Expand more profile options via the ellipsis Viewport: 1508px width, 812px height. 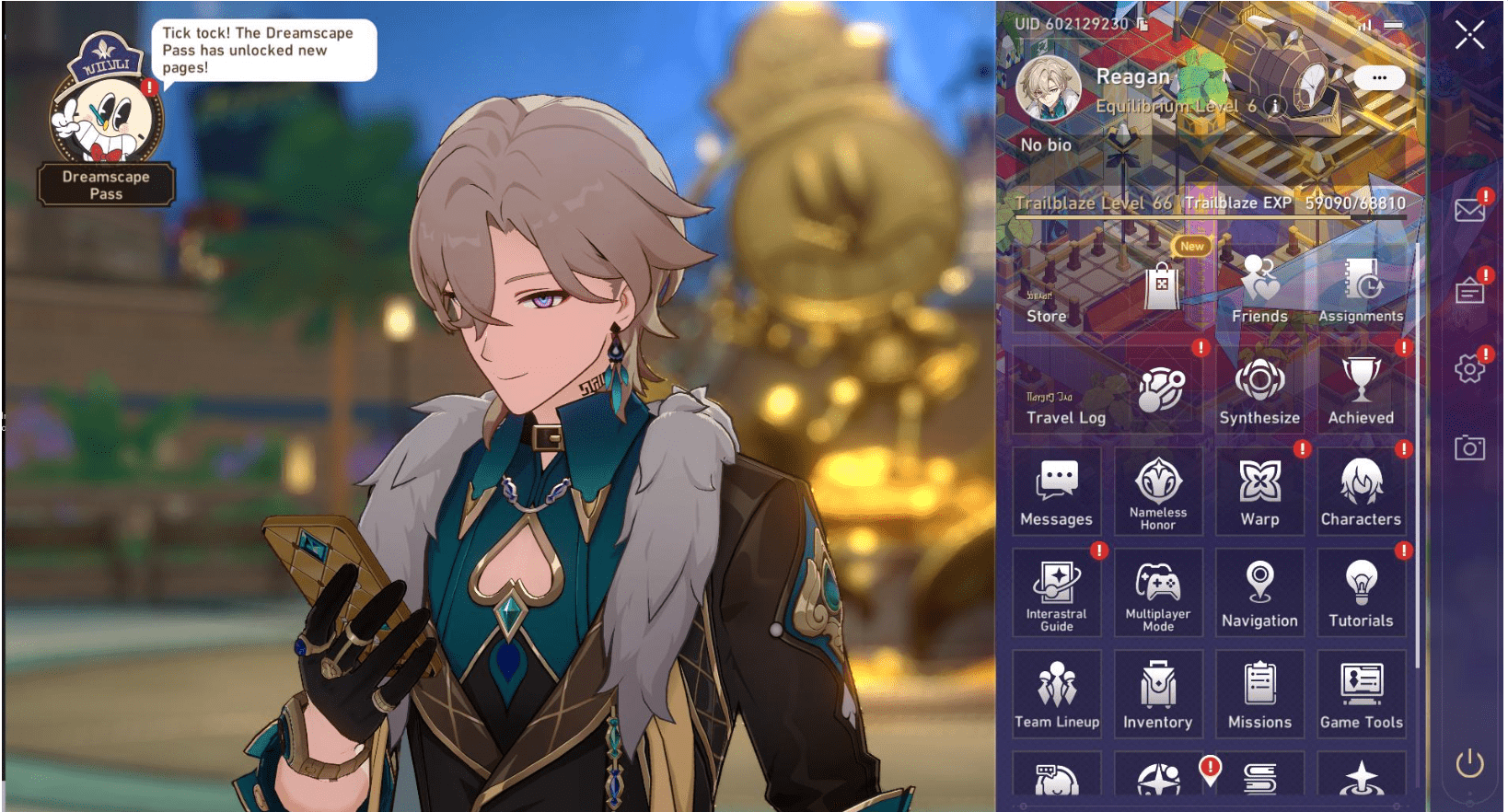tap(1378, 78)
